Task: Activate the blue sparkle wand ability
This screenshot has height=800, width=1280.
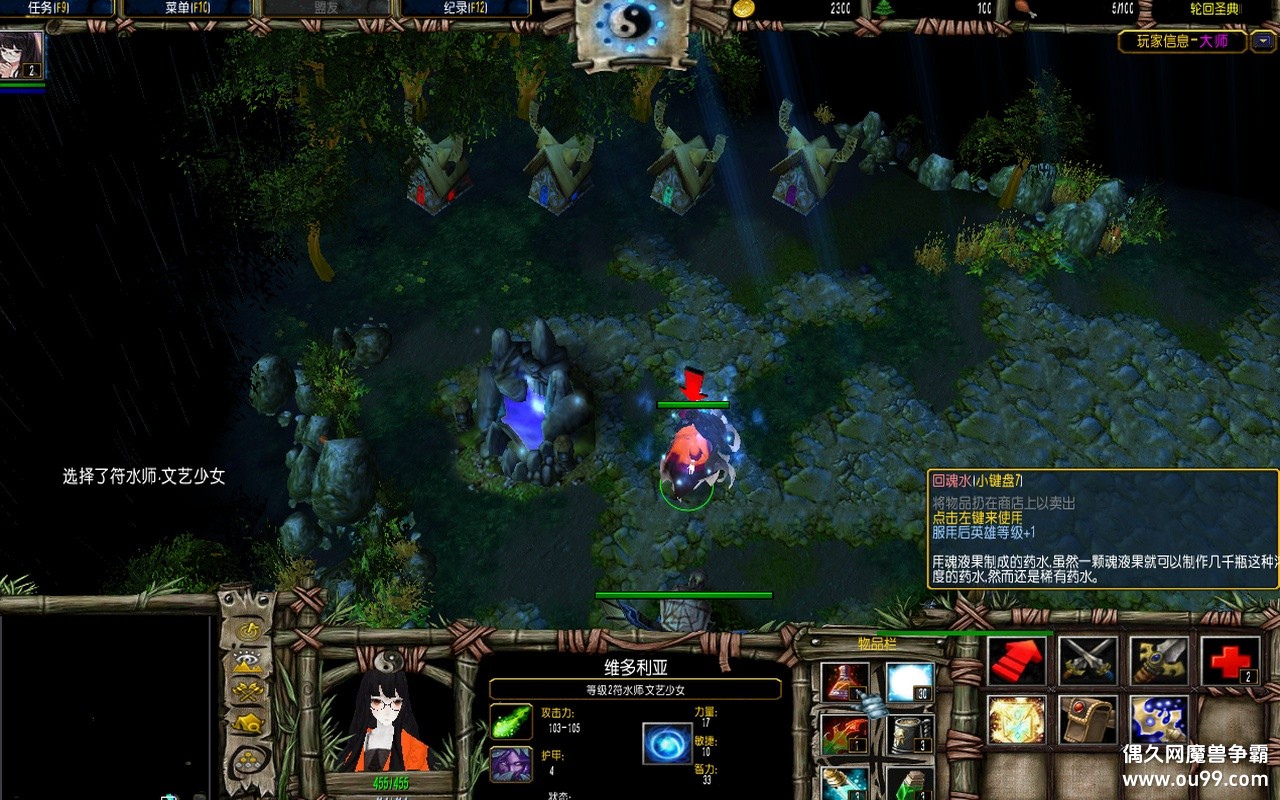Action: coord(1159,720)
